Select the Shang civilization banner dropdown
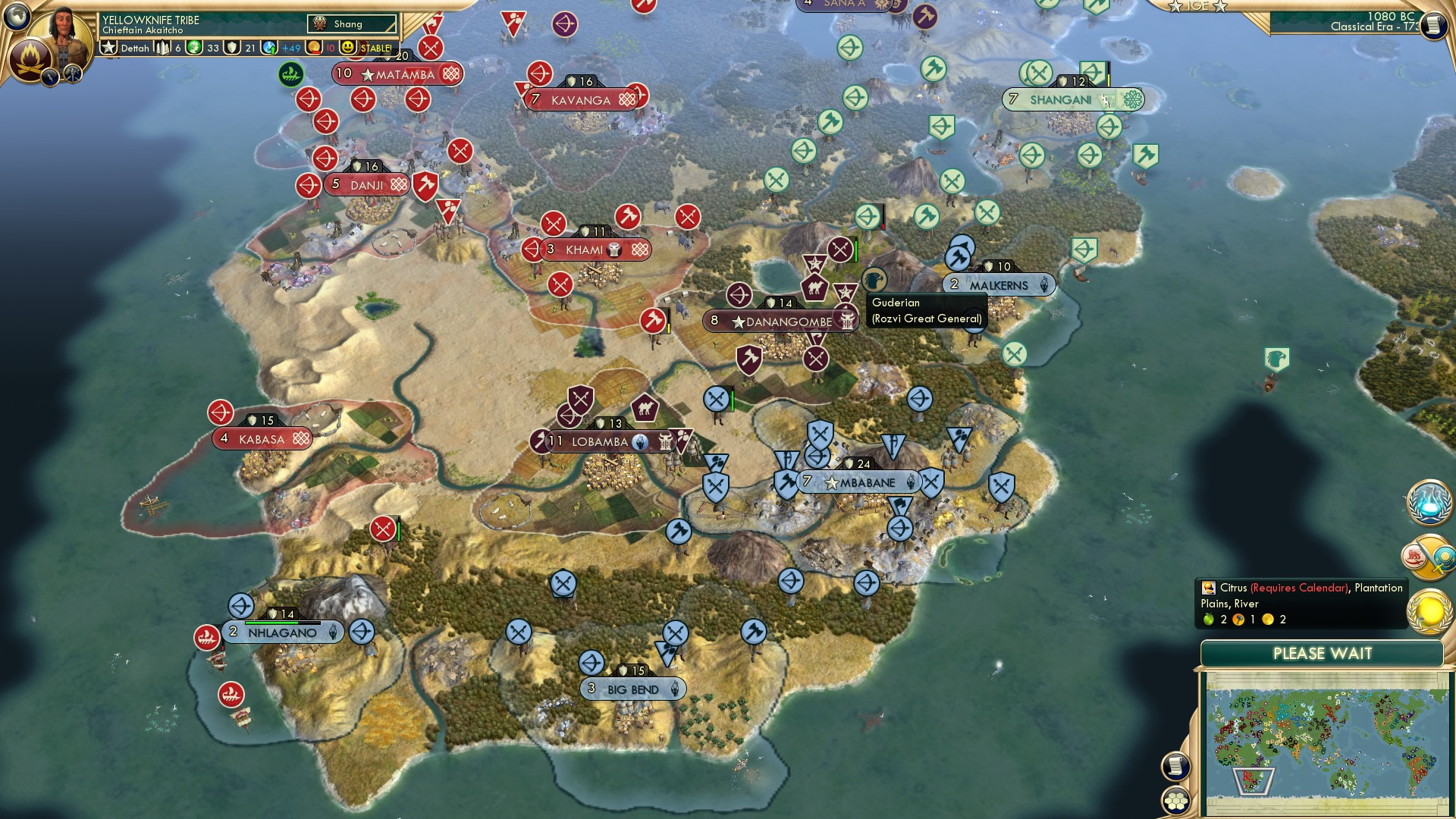This screenshot has height=819, width=1456. click(x=350, y=24)
